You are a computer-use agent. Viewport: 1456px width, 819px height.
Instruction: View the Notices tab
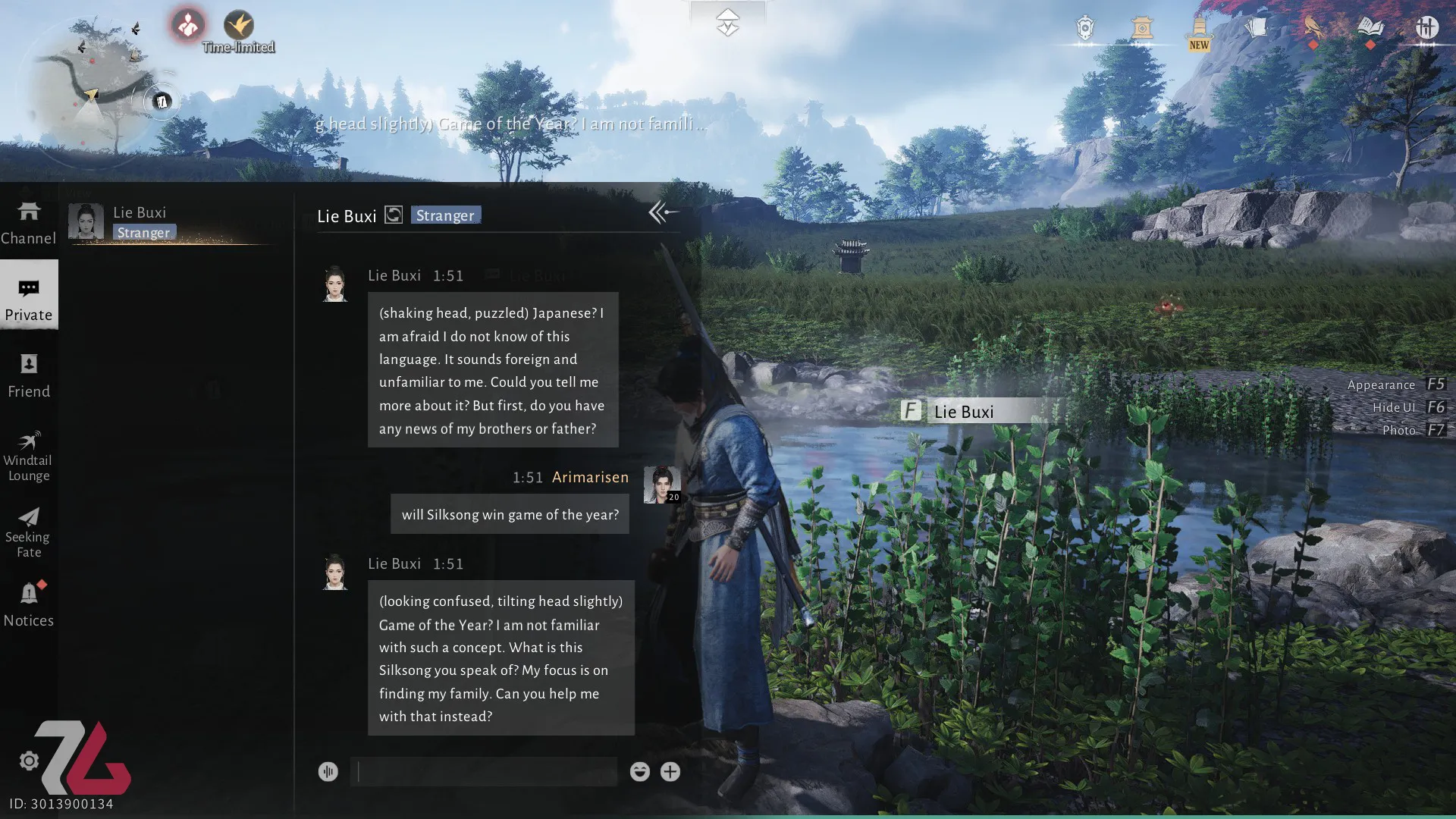coord(29,604)
